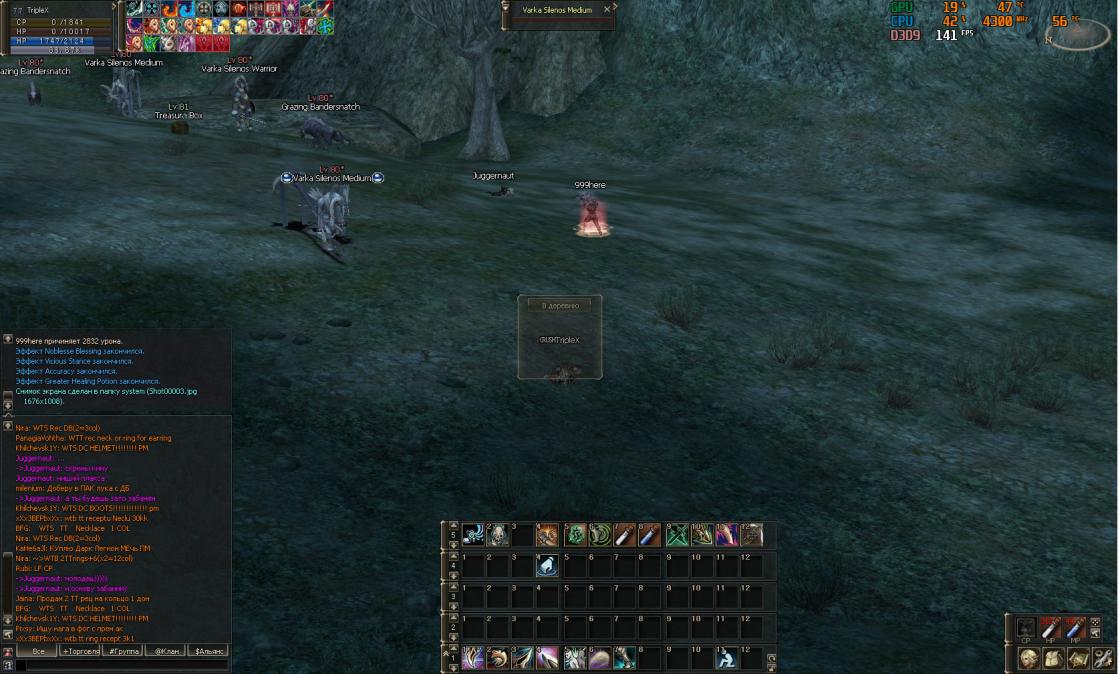
Task: Switch to the Все chat tab
Action: (x=38, y=651)
